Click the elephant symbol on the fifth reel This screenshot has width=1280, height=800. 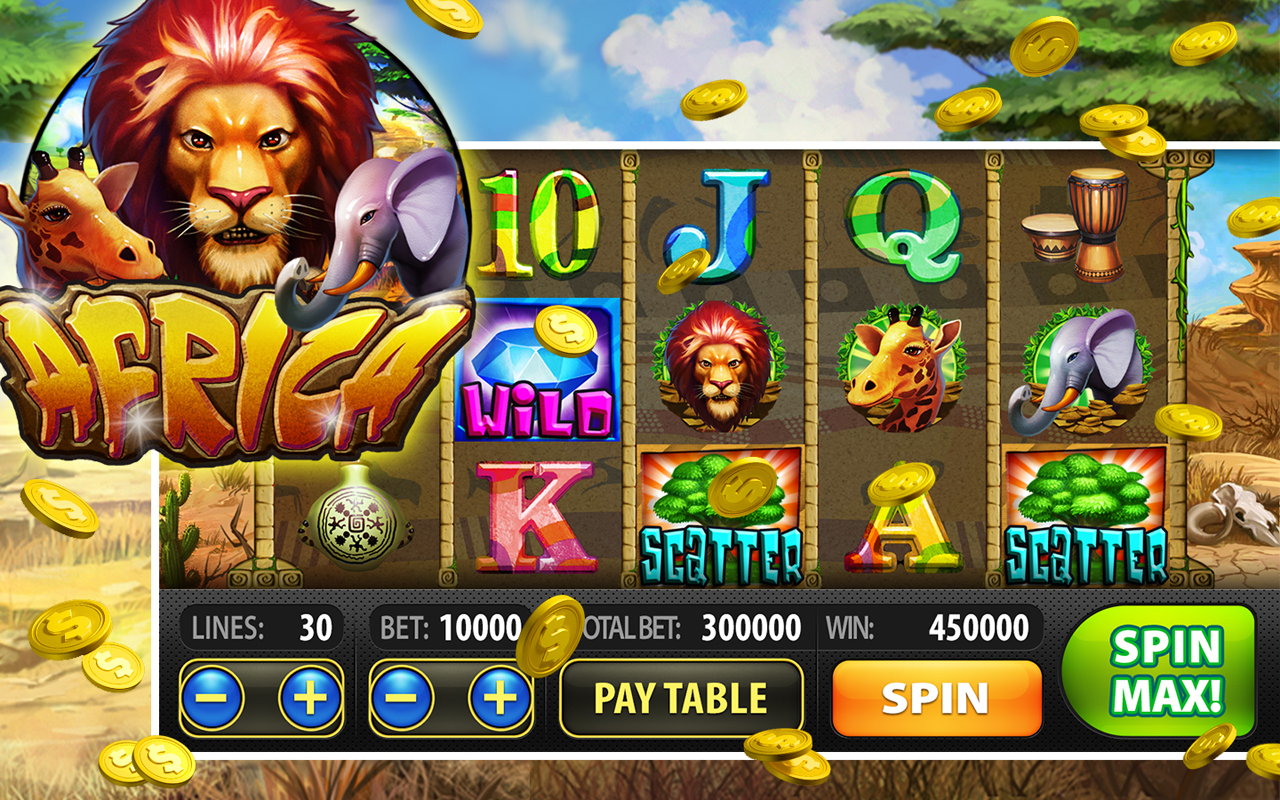[x=1085, y=370]
